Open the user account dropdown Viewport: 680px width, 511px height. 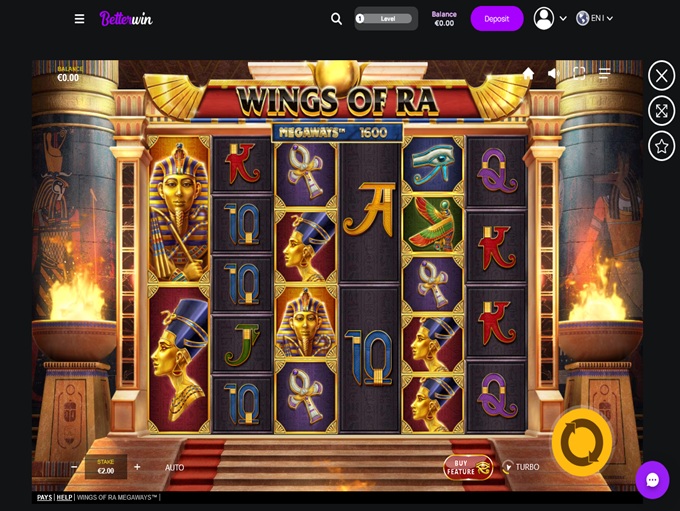pos(550,18)
